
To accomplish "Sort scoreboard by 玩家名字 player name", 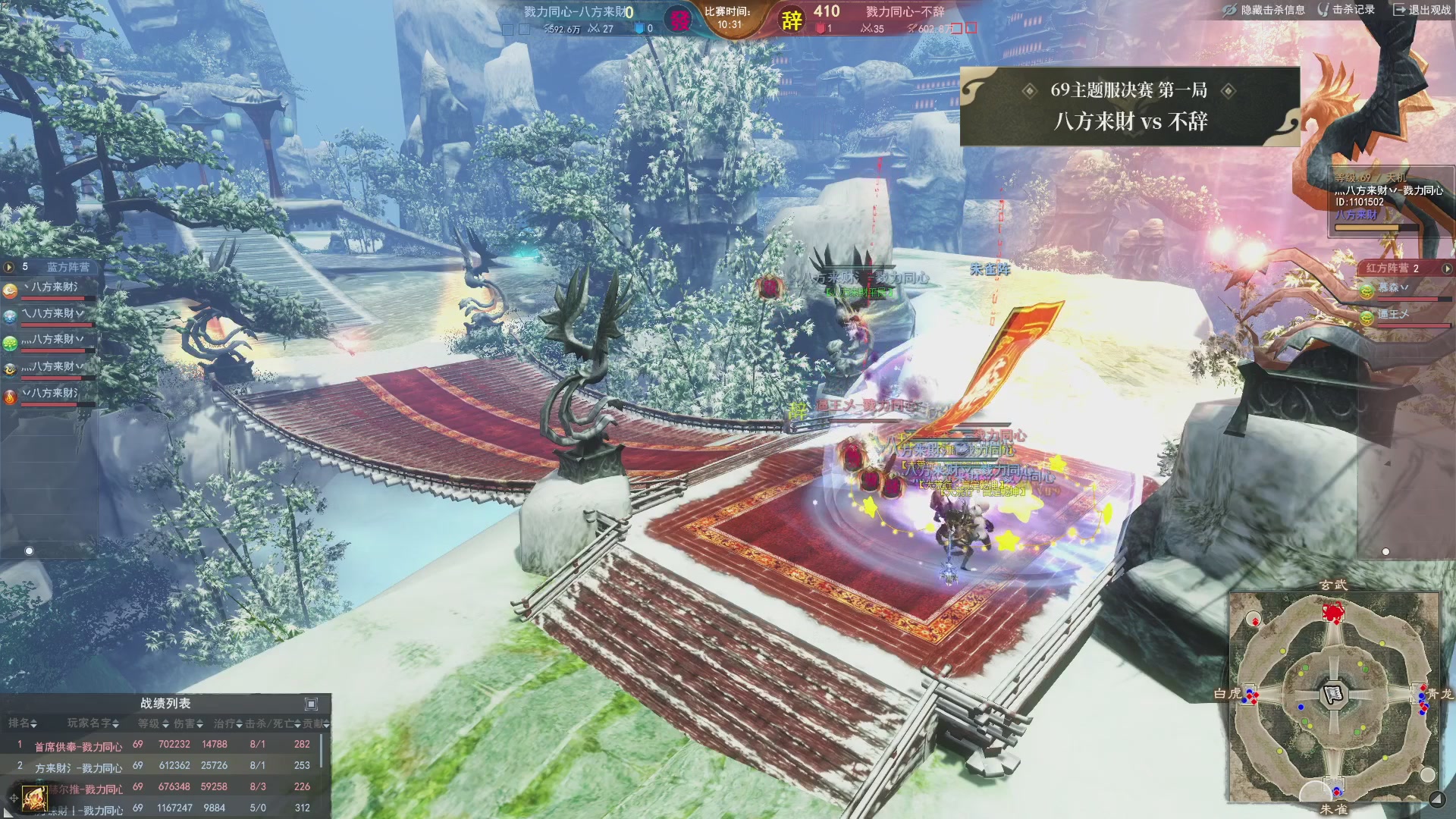I will click(x=93, y=723).
